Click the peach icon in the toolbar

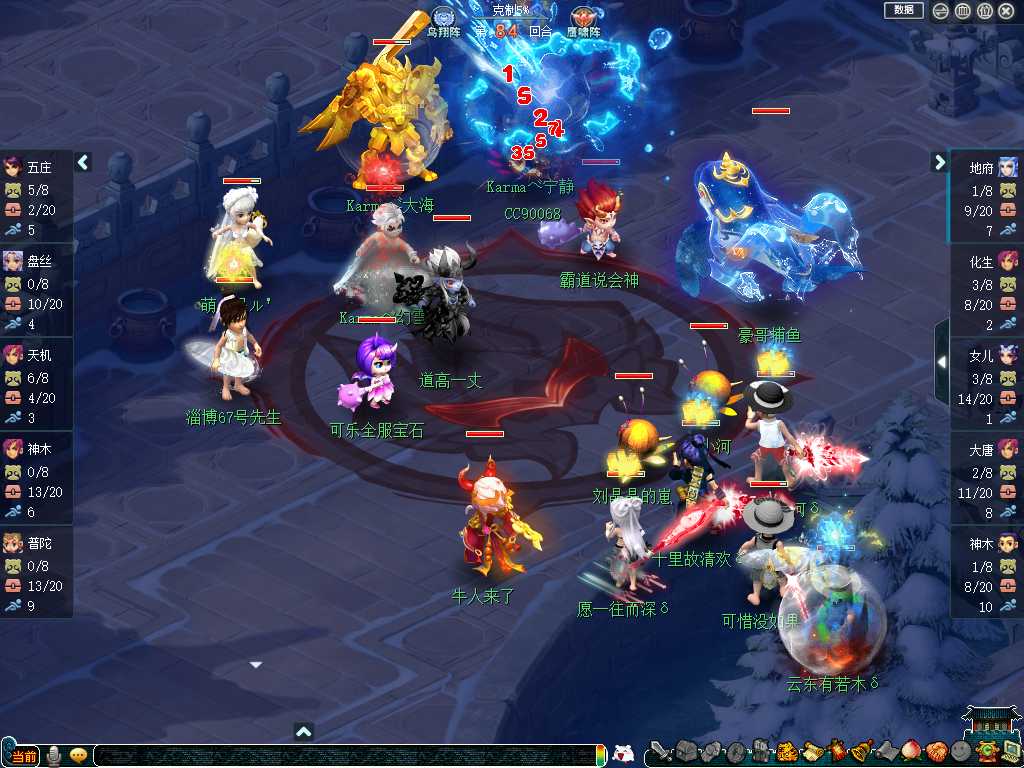point(910,751)
